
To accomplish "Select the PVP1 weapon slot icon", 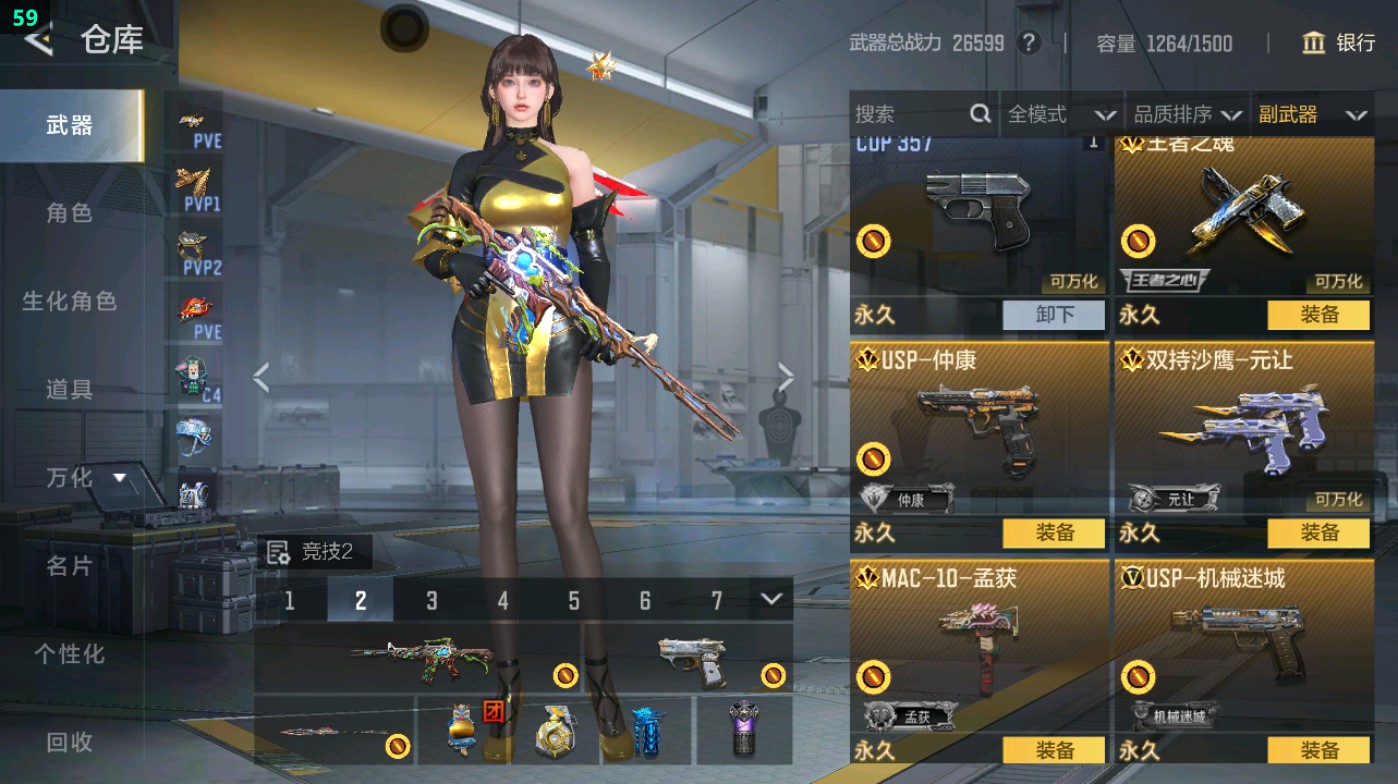I will (x=196, y=185).
